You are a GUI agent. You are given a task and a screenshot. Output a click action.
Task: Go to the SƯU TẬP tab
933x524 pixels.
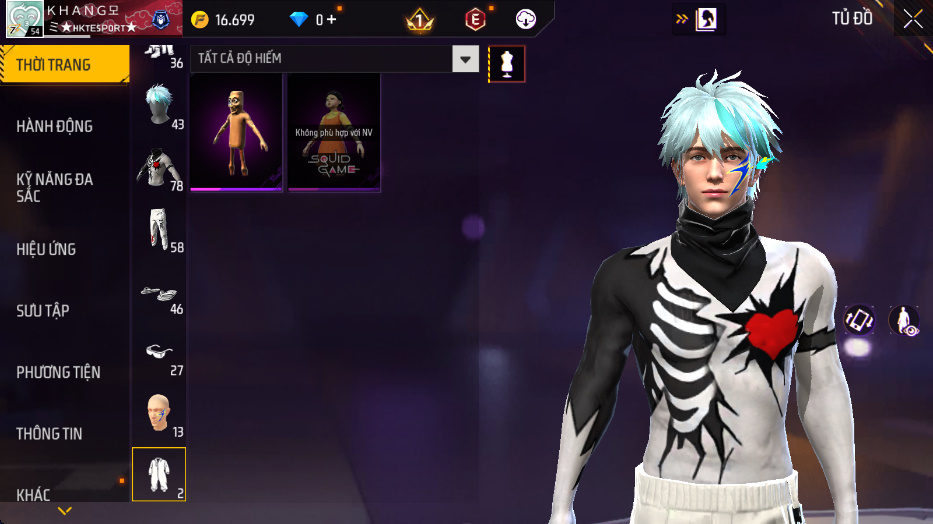tap(43, 311)
